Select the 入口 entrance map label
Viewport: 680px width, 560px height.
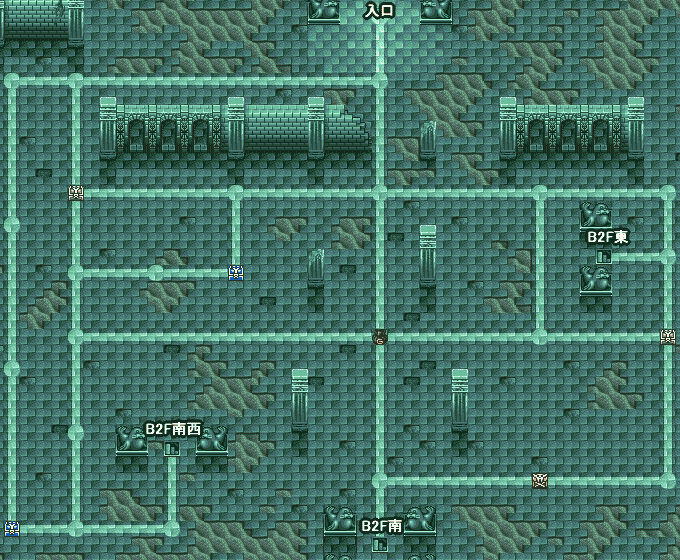tap(379, 11)
